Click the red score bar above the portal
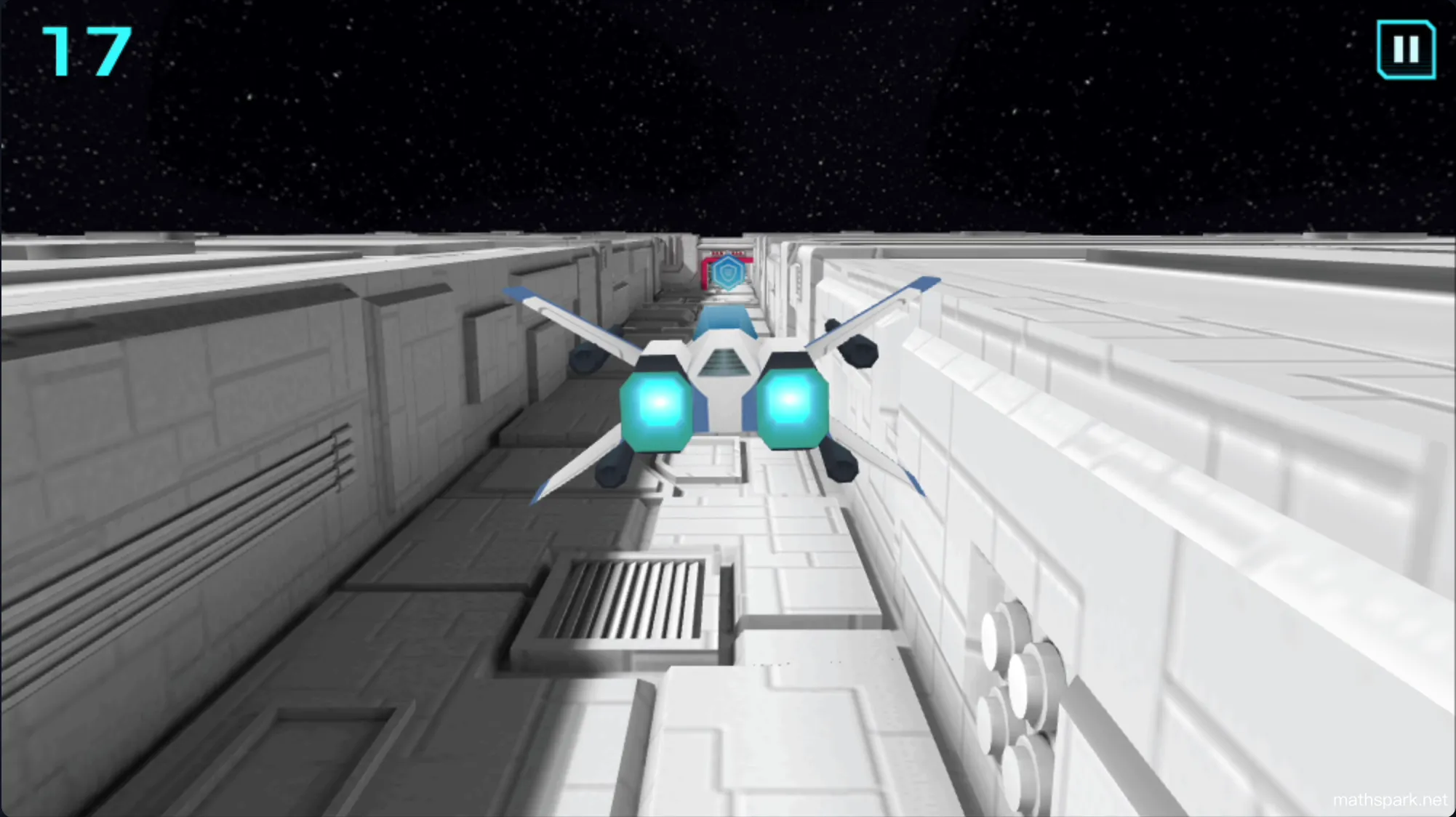The width and height of the screenshot is (1456, 817). (727, 252)
